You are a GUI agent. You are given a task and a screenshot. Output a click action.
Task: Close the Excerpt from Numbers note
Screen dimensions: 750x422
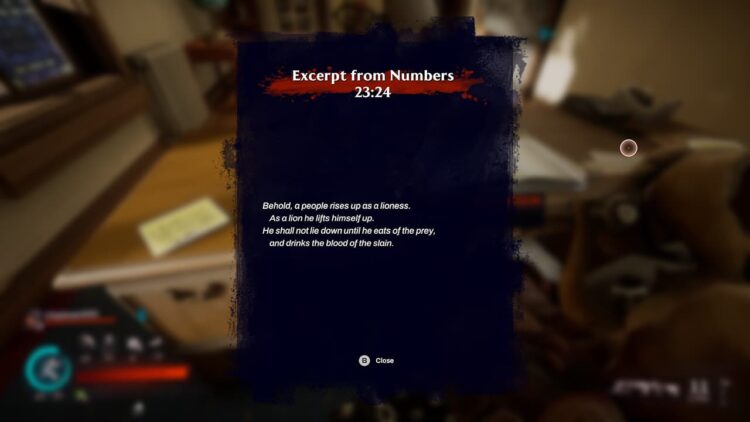coord(376,360)
